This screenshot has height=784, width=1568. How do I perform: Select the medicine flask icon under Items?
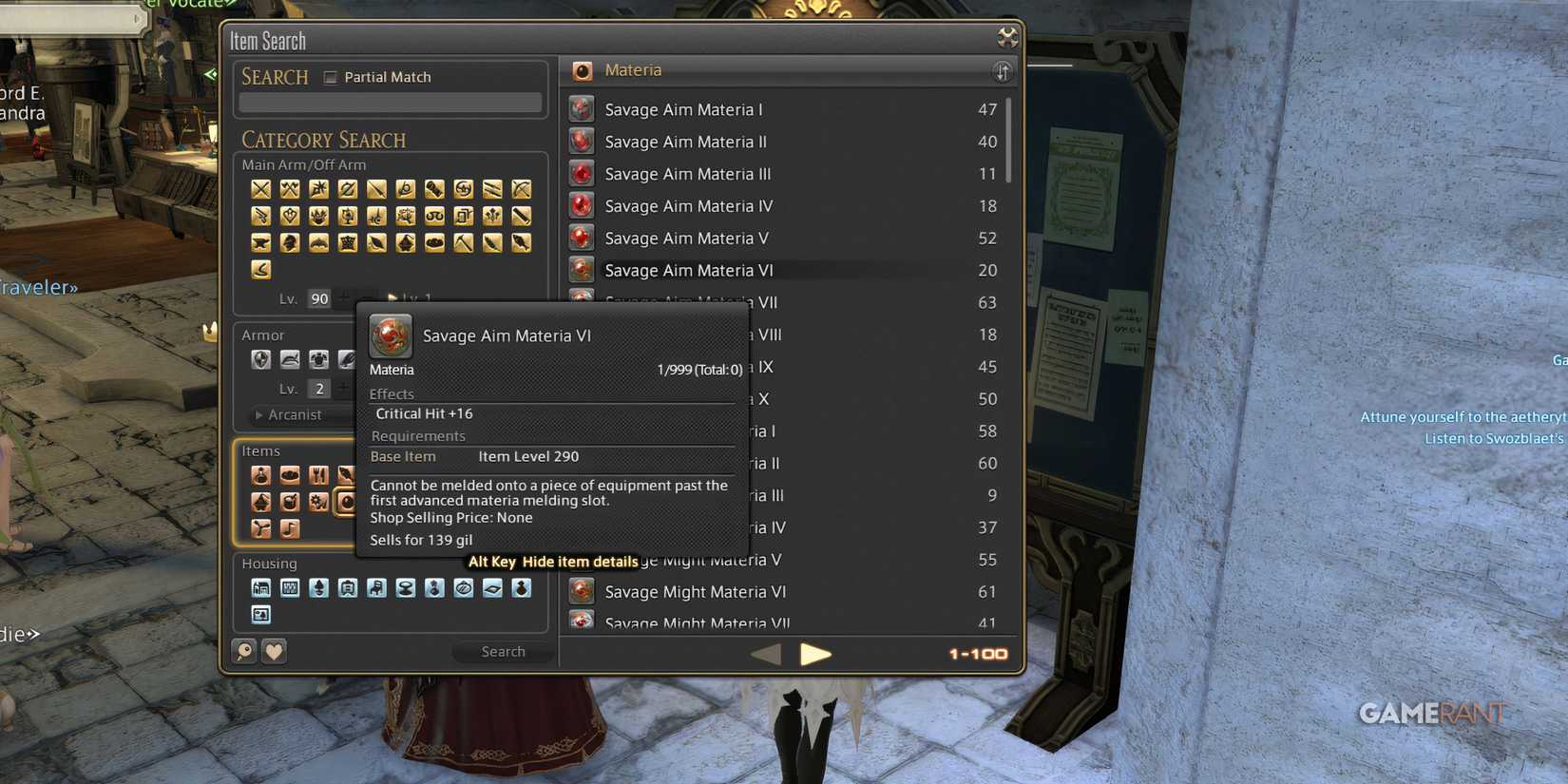pos(261,474)
